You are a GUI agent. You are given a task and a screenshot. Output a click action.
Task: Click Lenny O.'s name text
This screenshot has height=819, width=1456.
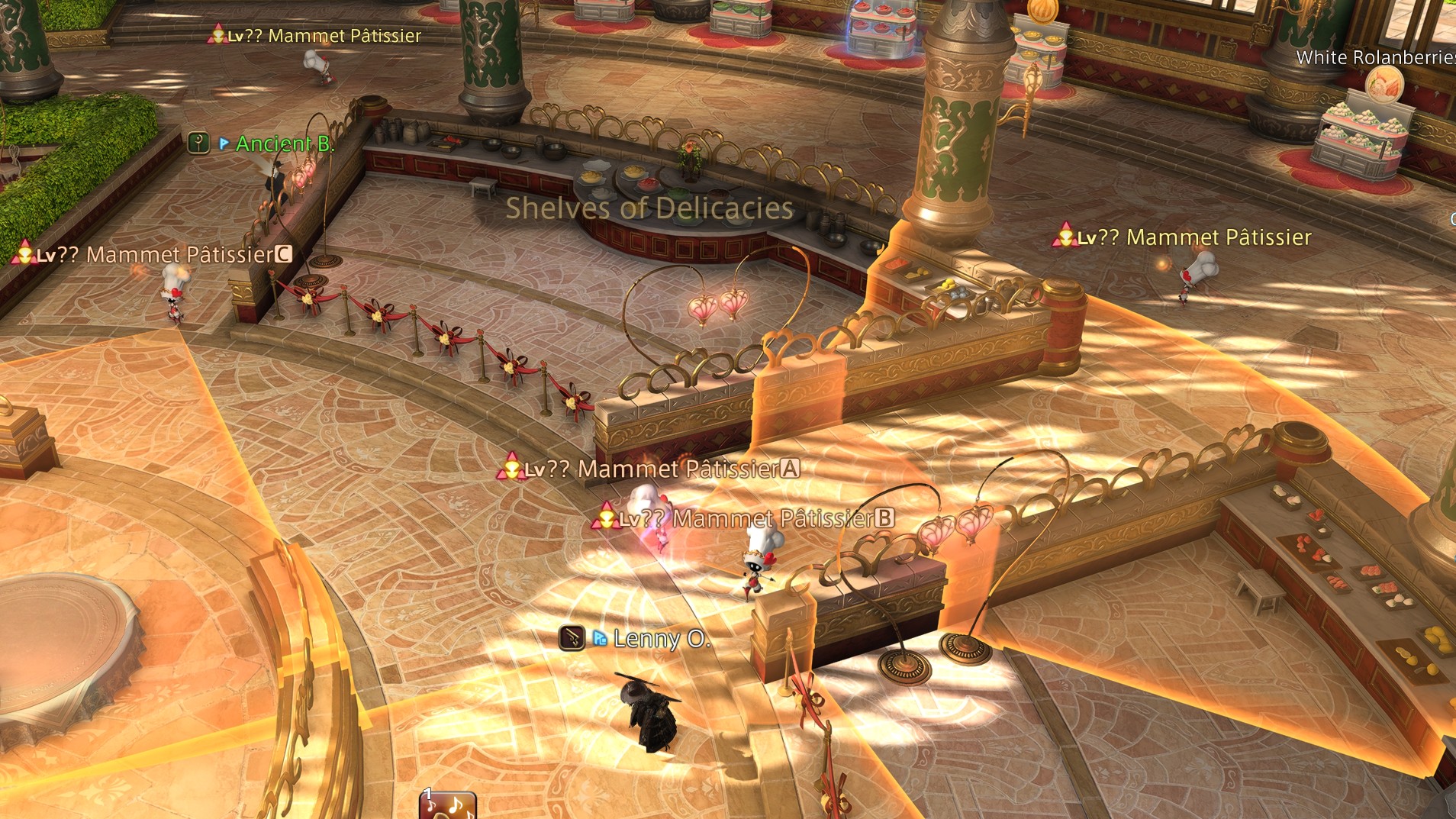coord(662,638)
